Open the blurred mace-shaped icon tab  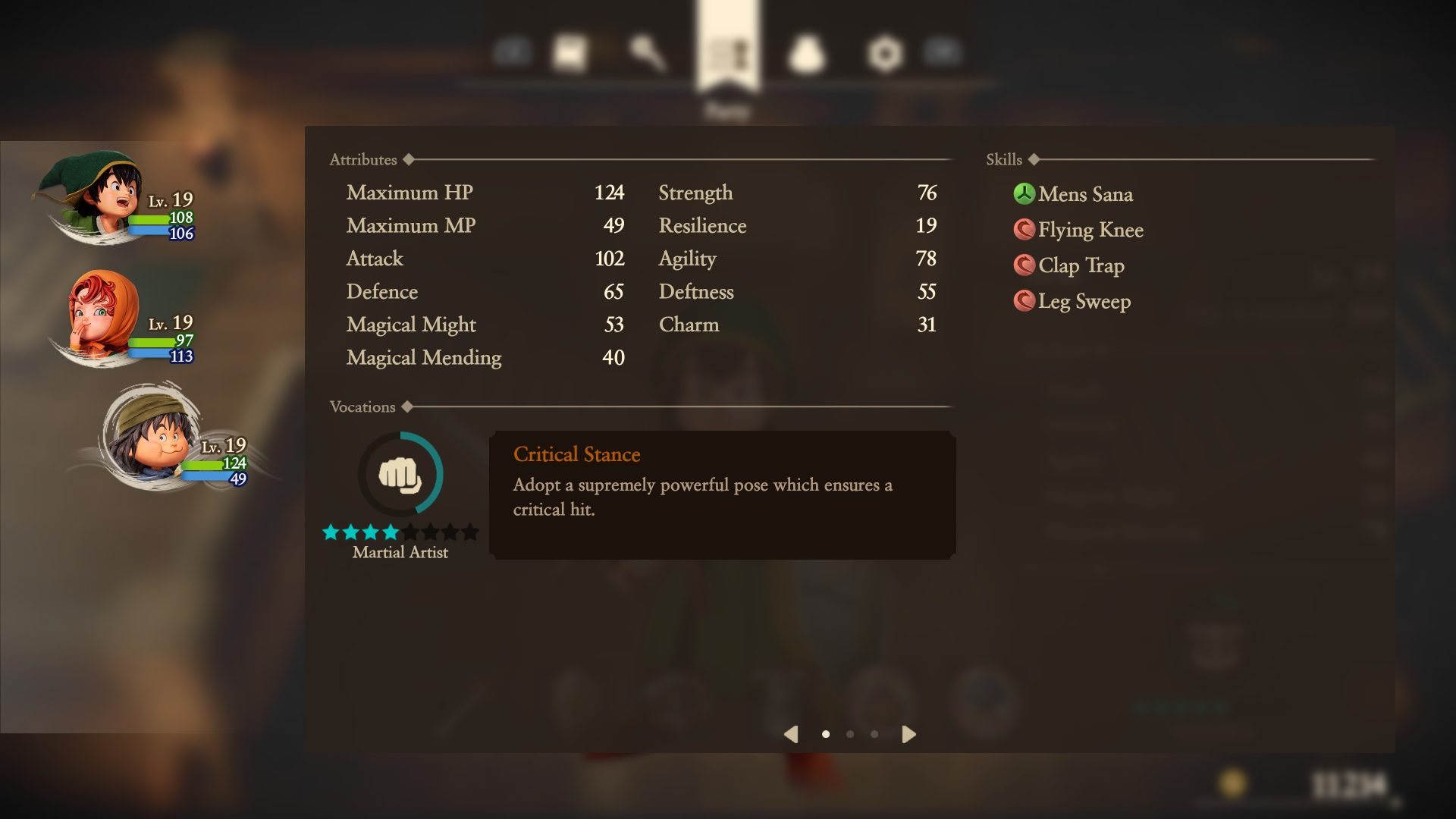(647, 53)
